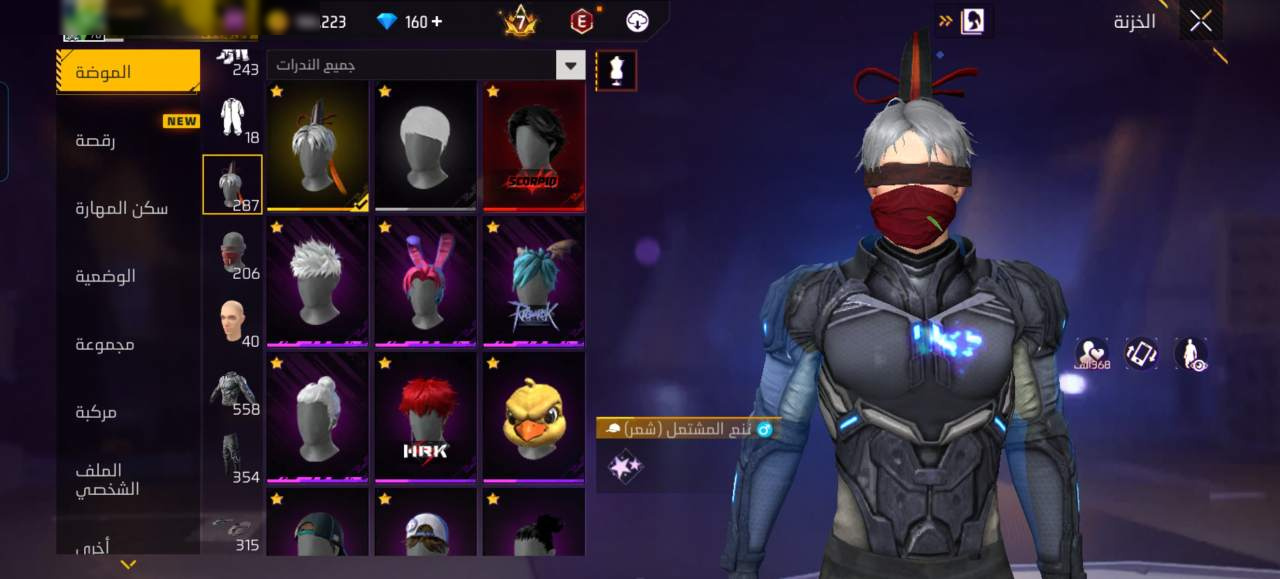Go to the مجموعة collection category
The image size is (1280, 579).
105,344
